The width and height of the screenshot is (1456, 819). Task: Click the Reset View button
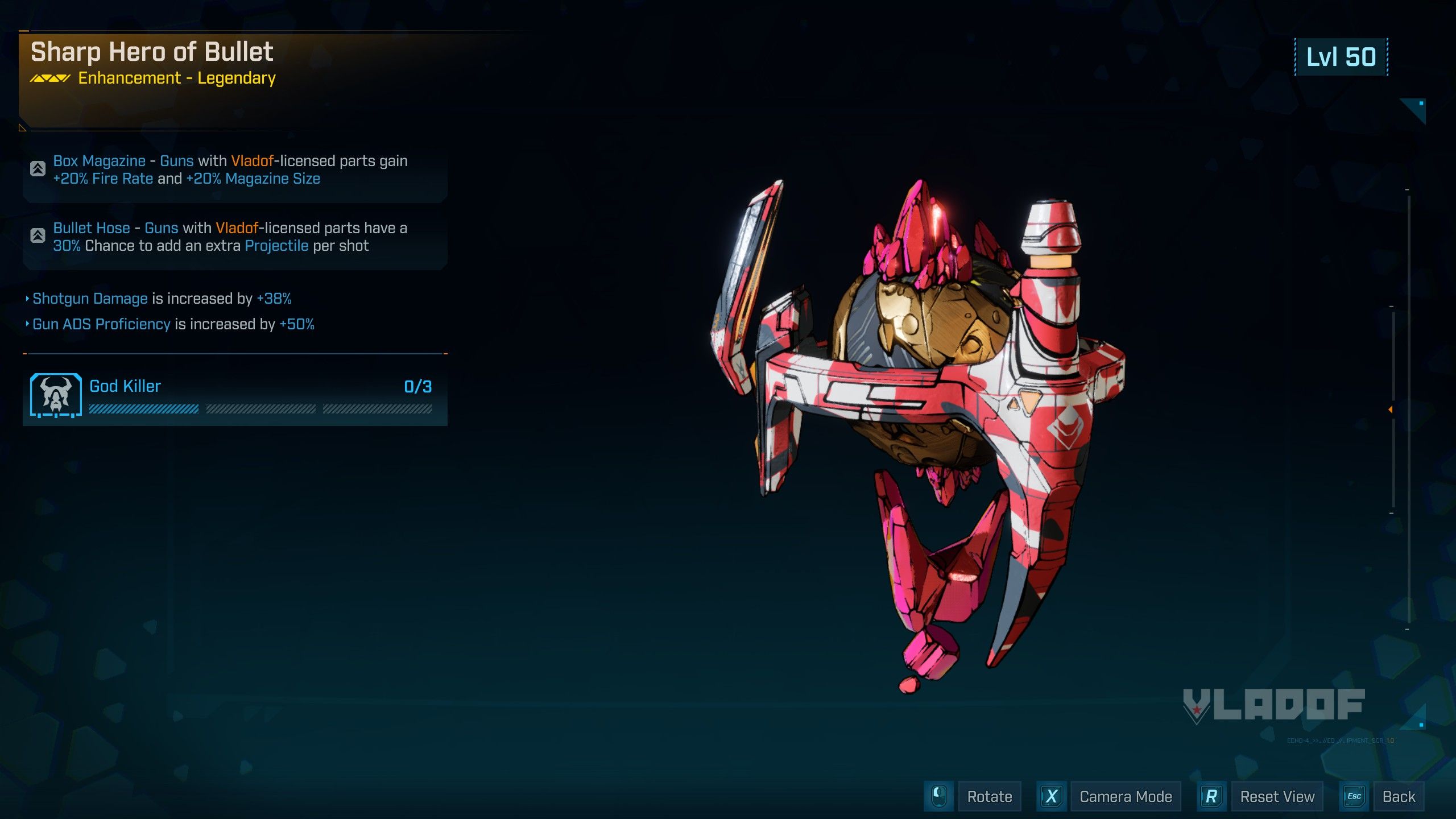pos(1277,797)
